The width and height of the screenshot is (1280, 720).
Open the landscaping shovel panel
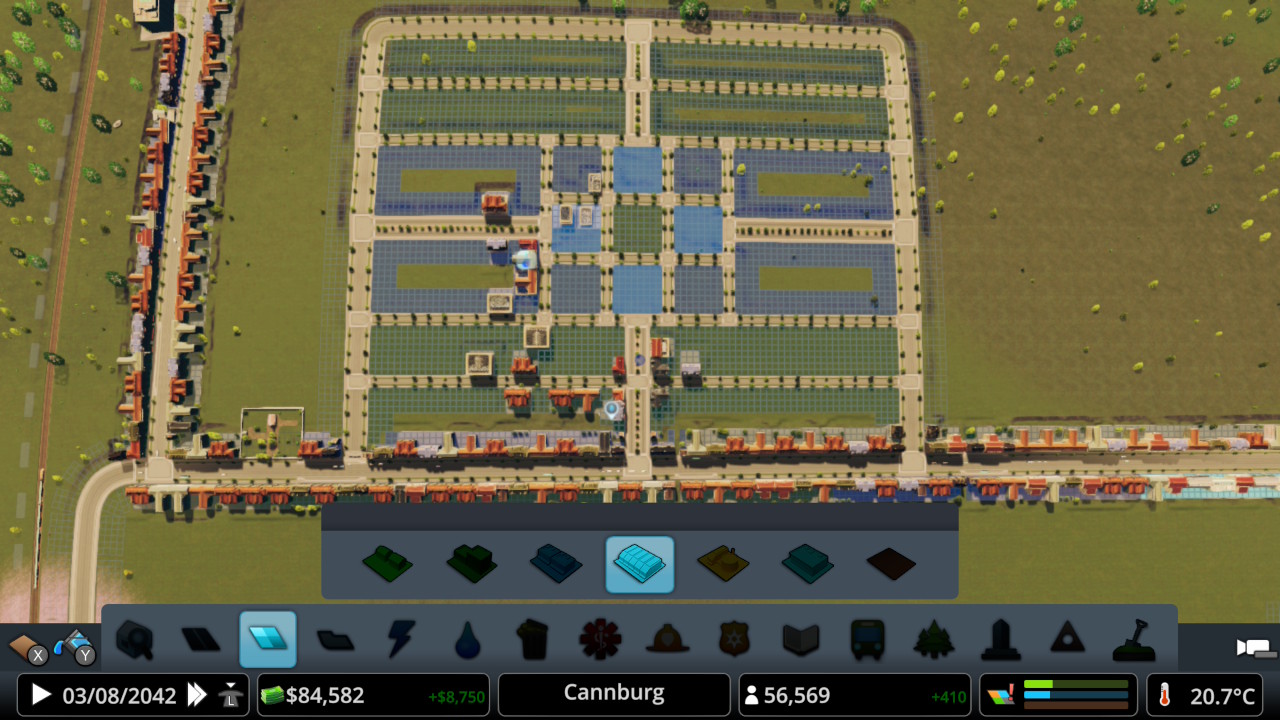(x=1134, y=641)
